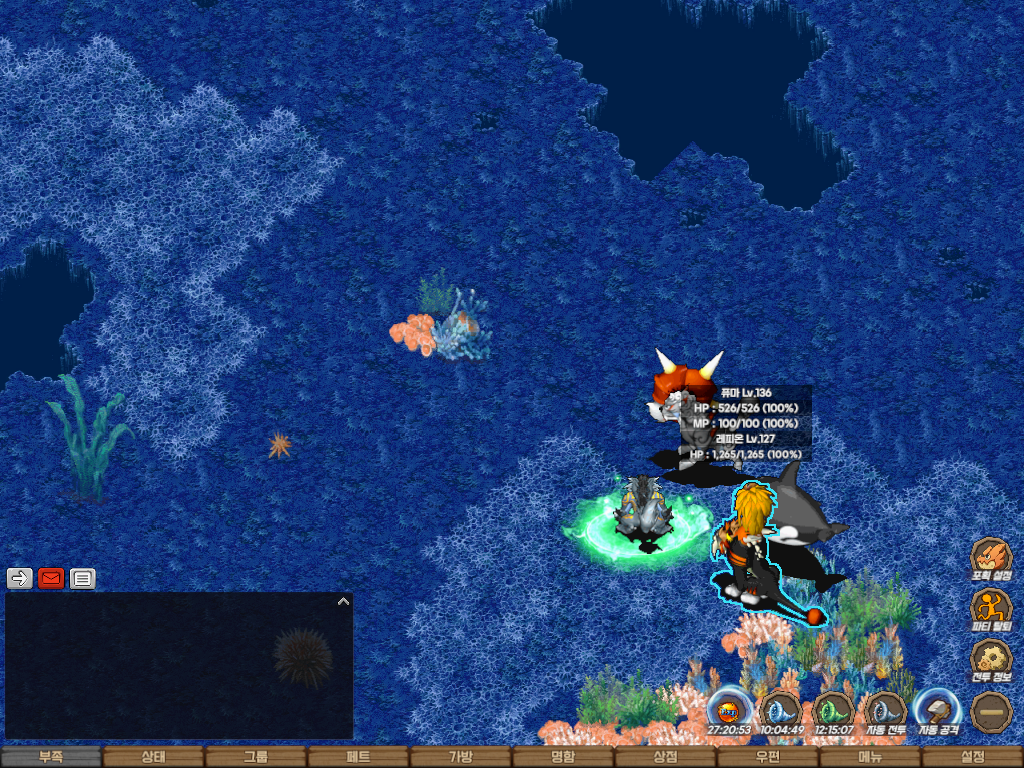
Task: Open the 상점 shop
Action: coord(665,757)
